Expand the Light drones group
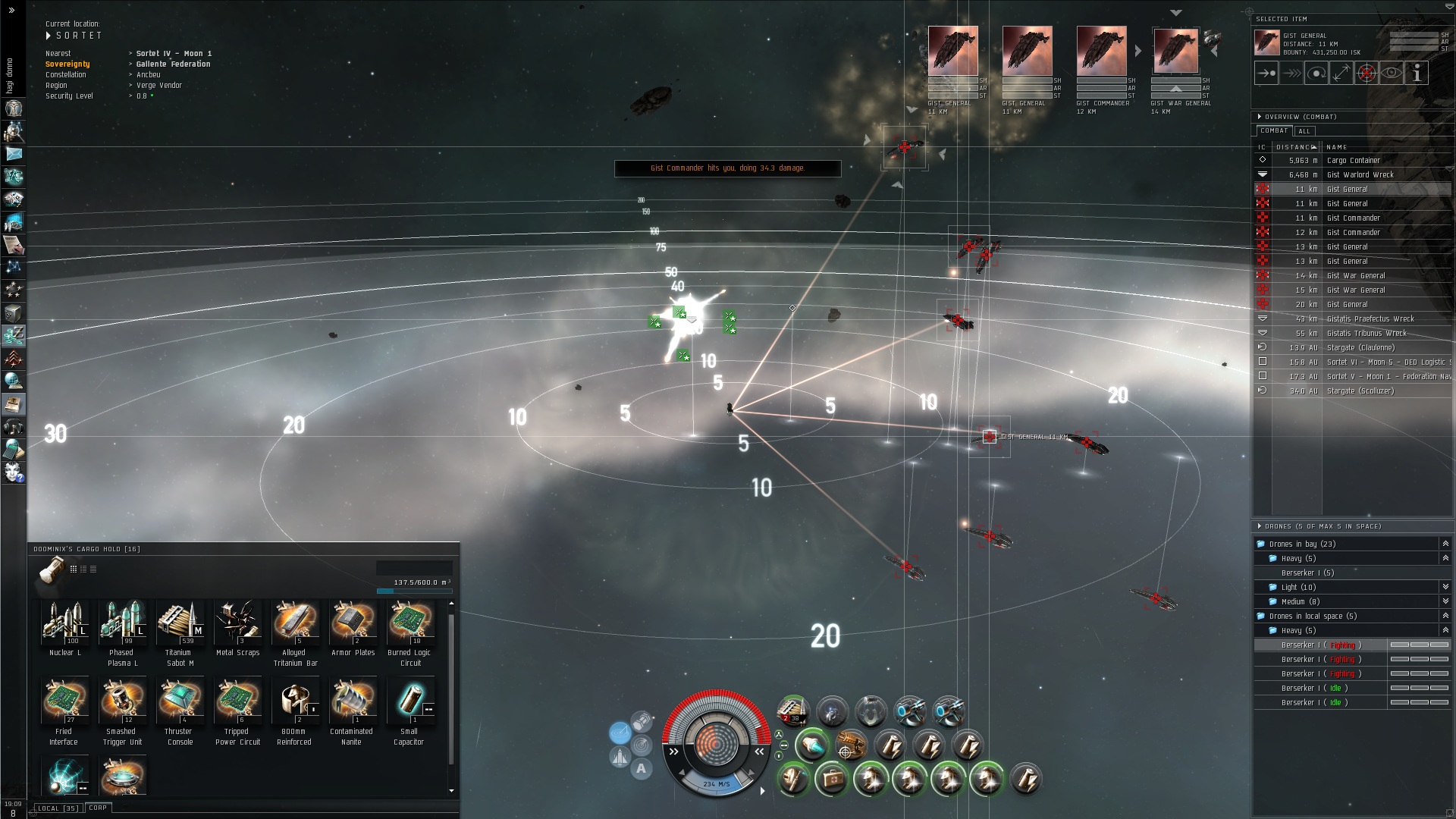 [1445, 587]
